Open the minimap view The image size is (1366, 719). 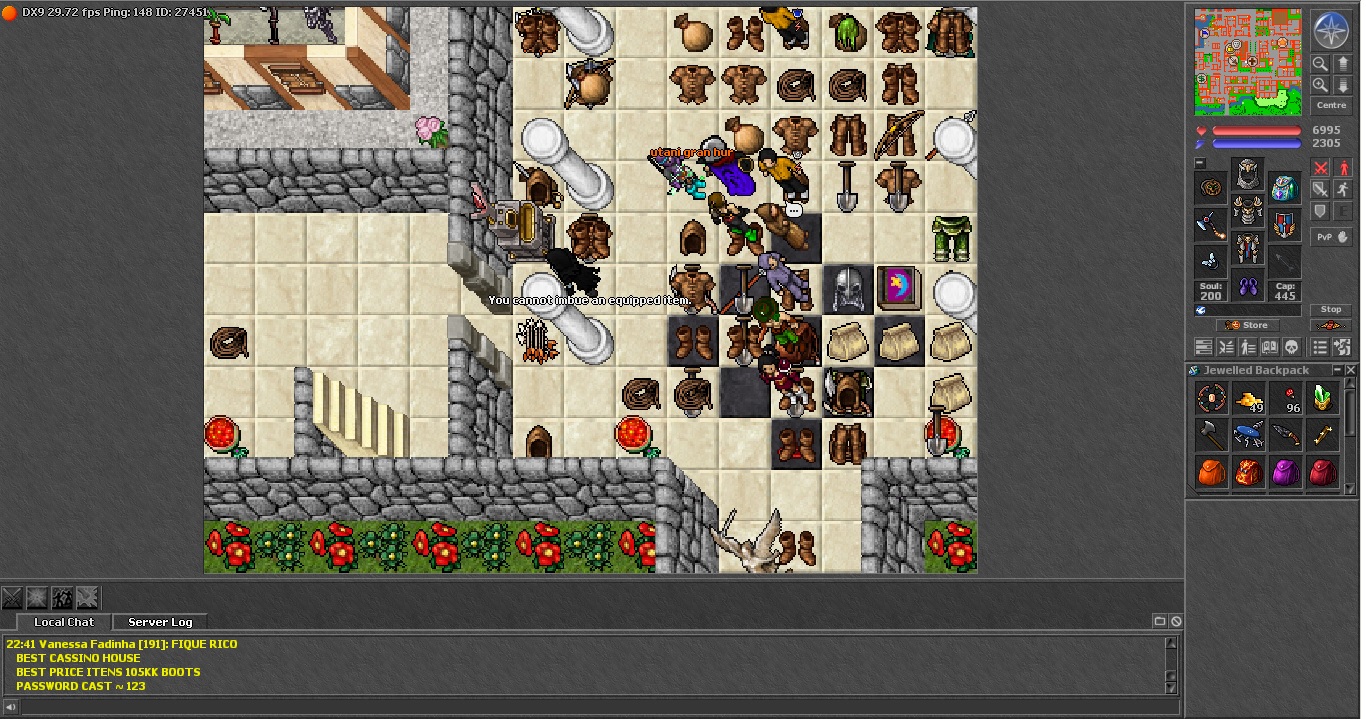(x=1248, y=62)
